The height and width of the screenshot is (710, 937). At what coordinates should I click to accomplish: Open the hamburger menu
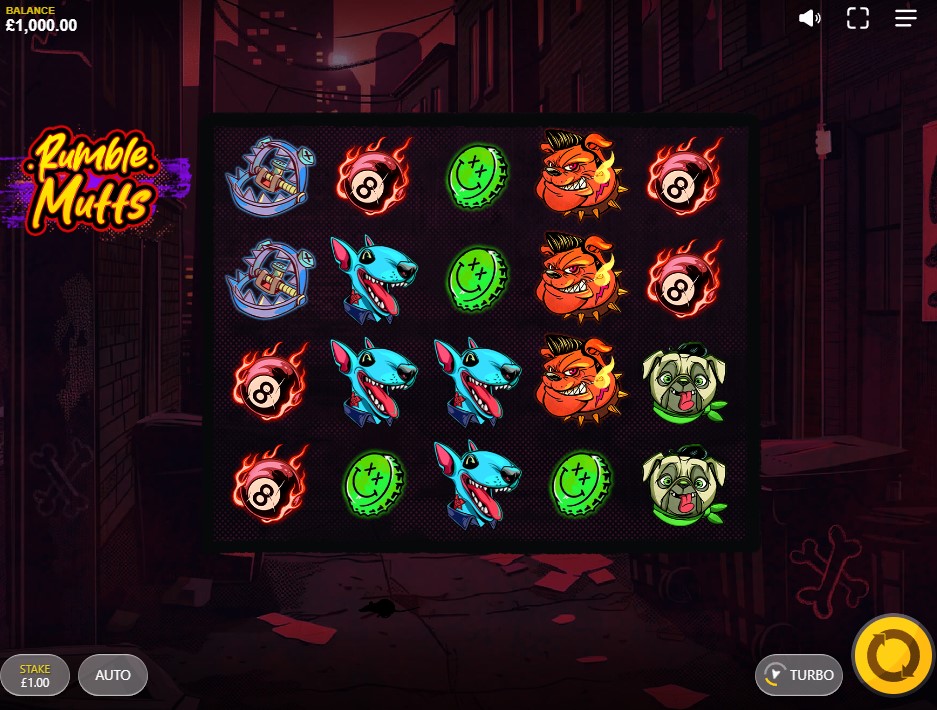click(x=906, y=18)
